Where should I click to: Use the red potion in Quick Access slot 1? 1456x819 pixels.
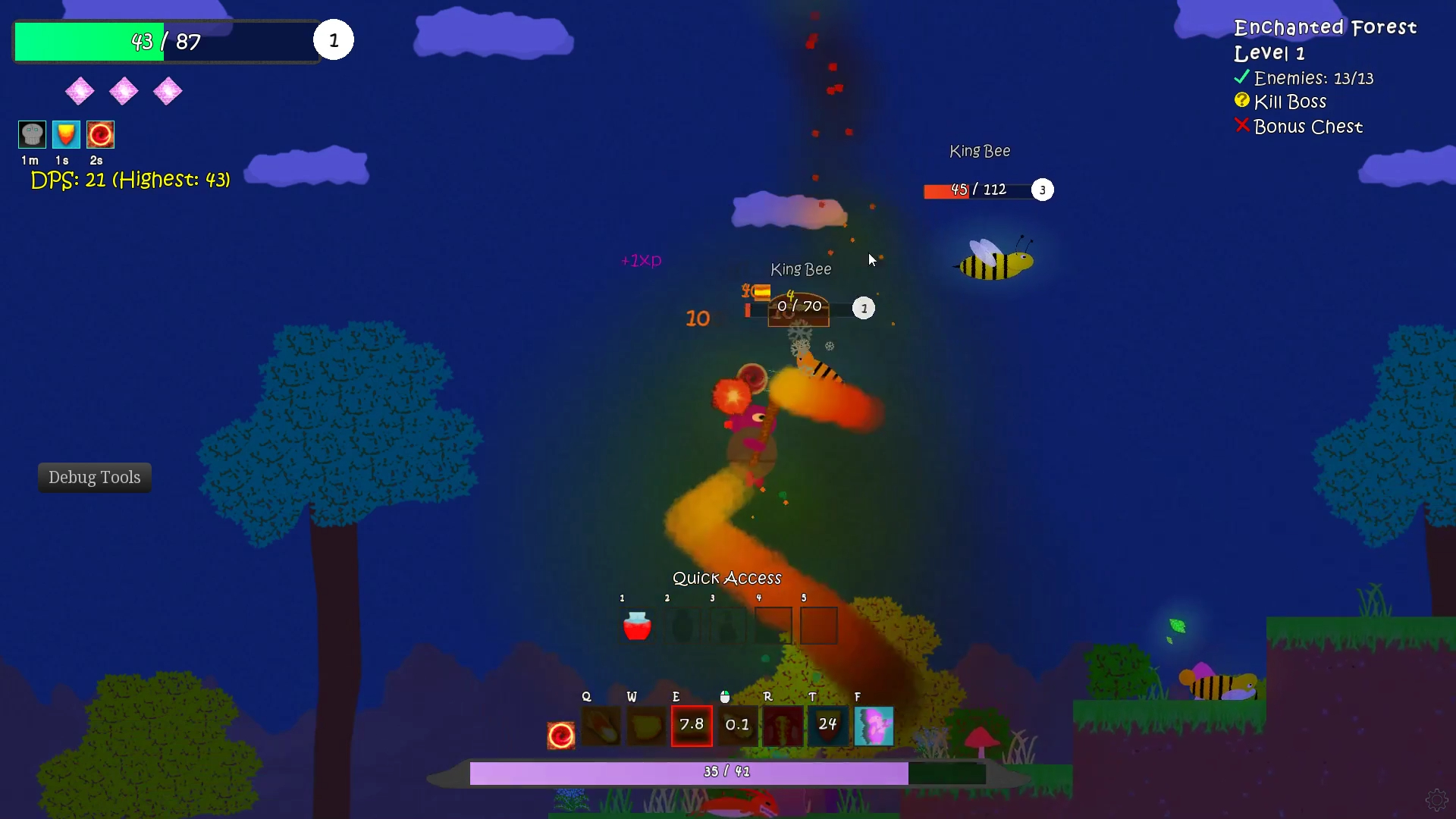(636, 626)
